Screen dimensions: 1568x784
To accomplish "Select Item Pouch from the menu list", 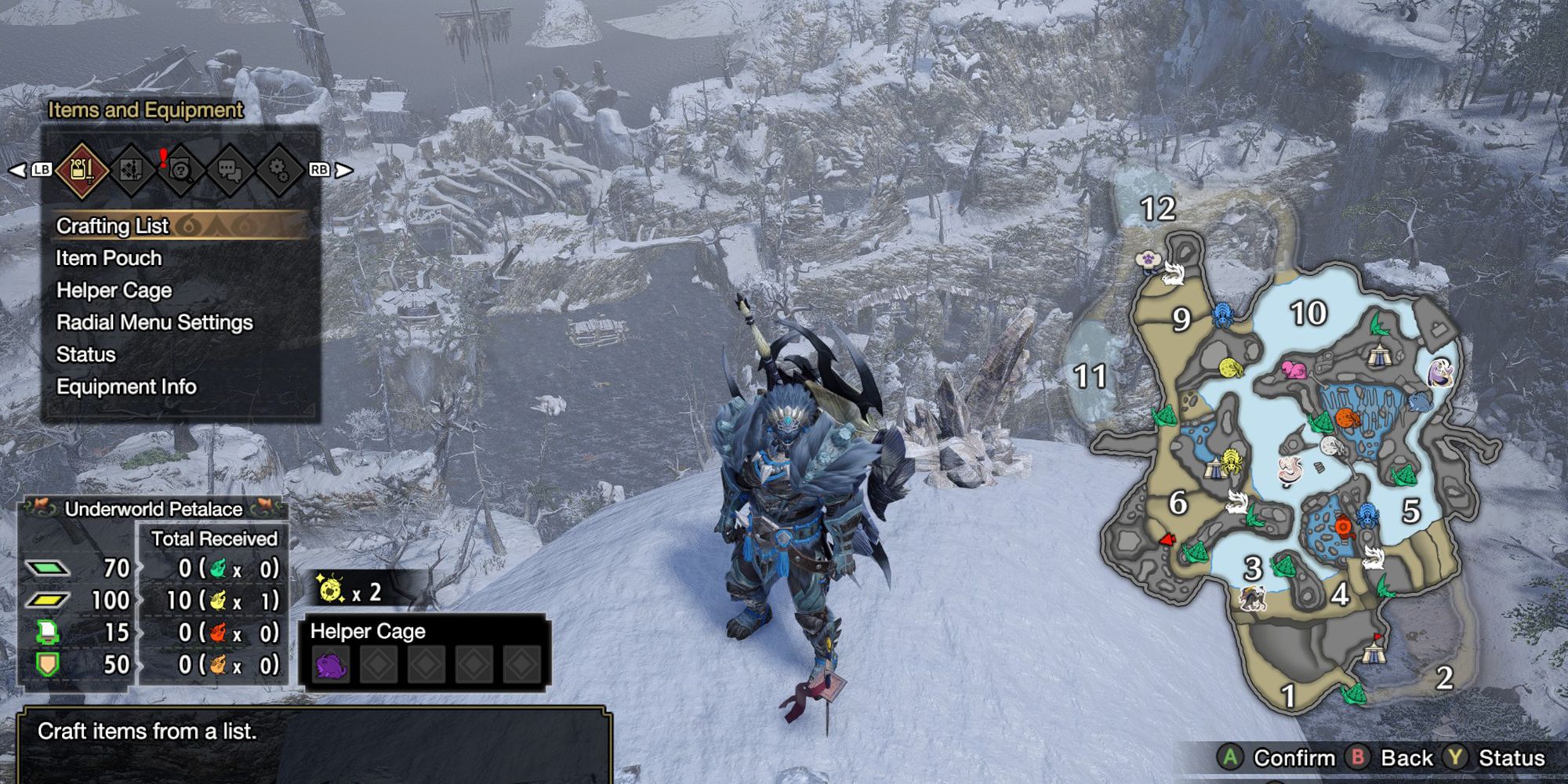I will click(108, 258).
